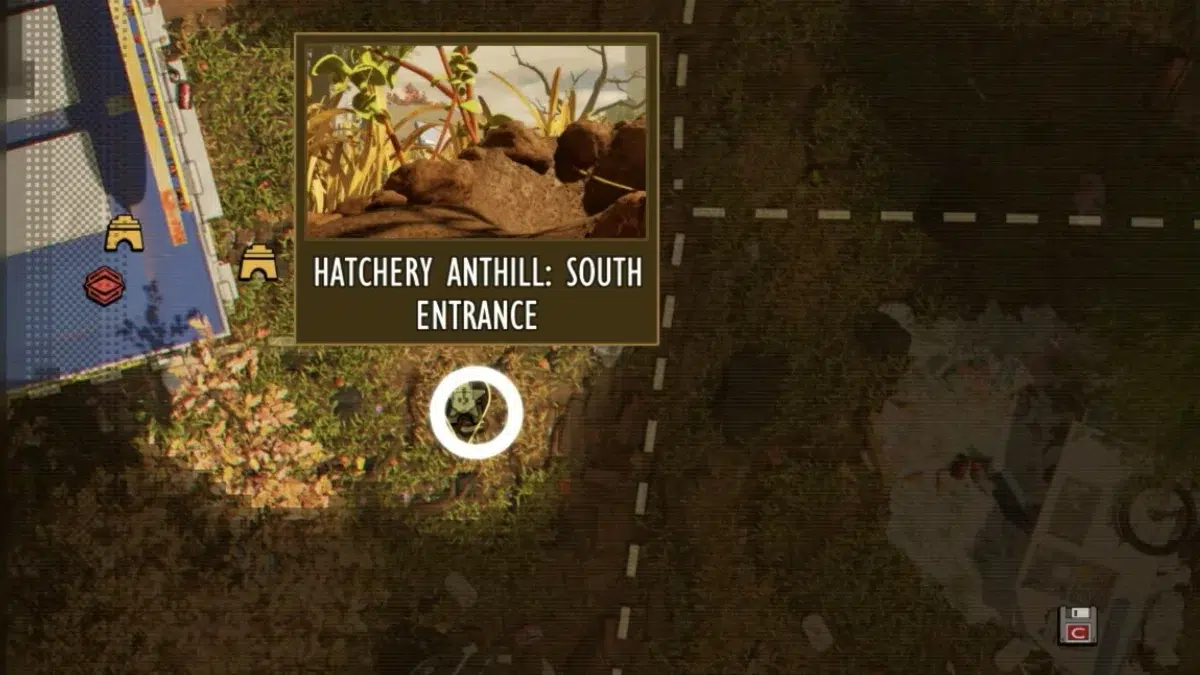Viewport: 1200px width, 675px height.
Task: Select the circled Hatchery Anthill South Entrance marker
Action: 476,412
